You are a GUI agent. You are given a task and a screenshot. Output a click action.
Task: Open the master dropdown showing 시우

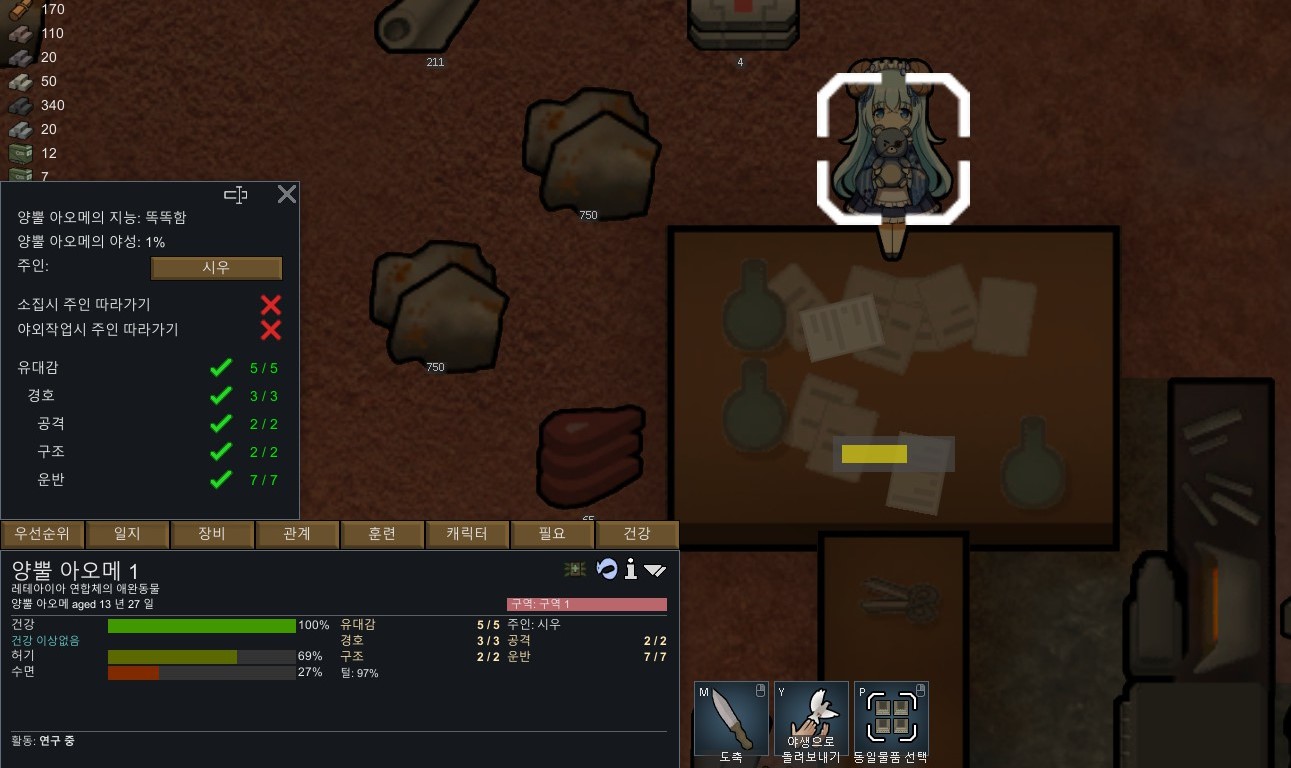click(x=216, y=268)
